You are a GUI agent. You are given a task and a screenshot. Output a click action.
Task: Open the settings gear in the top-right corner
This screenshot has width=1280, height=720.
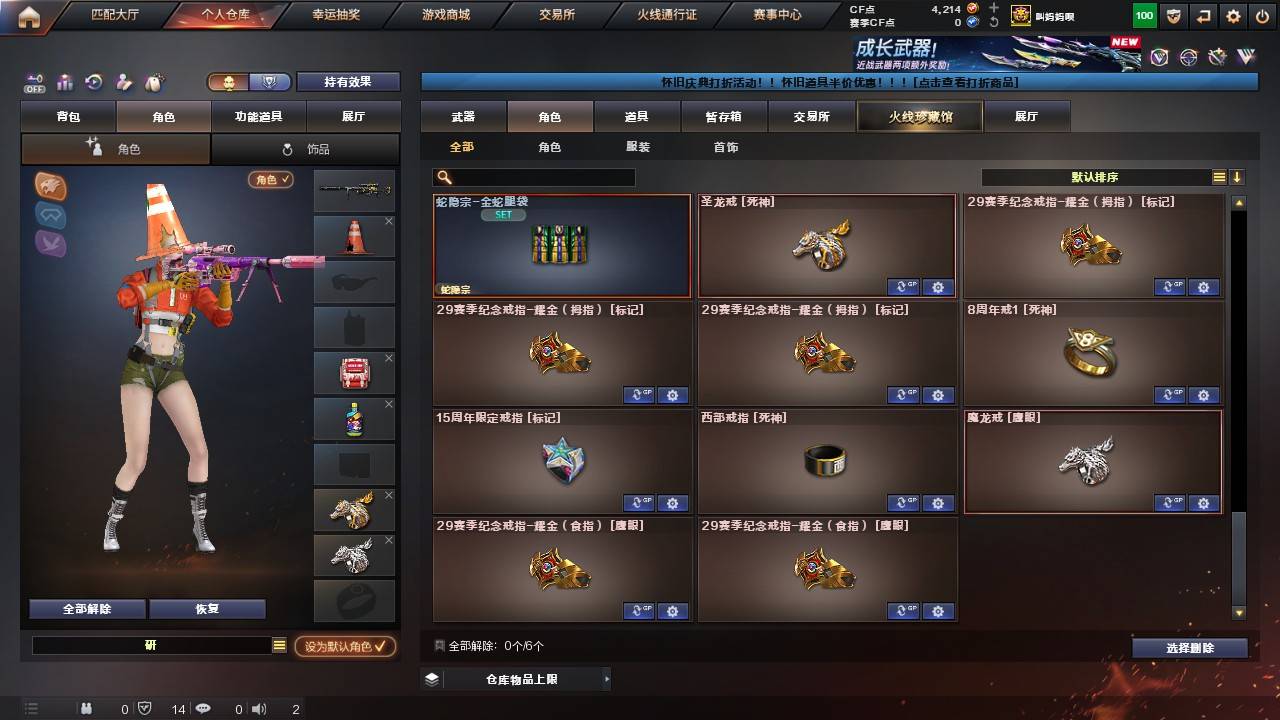click(1231, 16)
